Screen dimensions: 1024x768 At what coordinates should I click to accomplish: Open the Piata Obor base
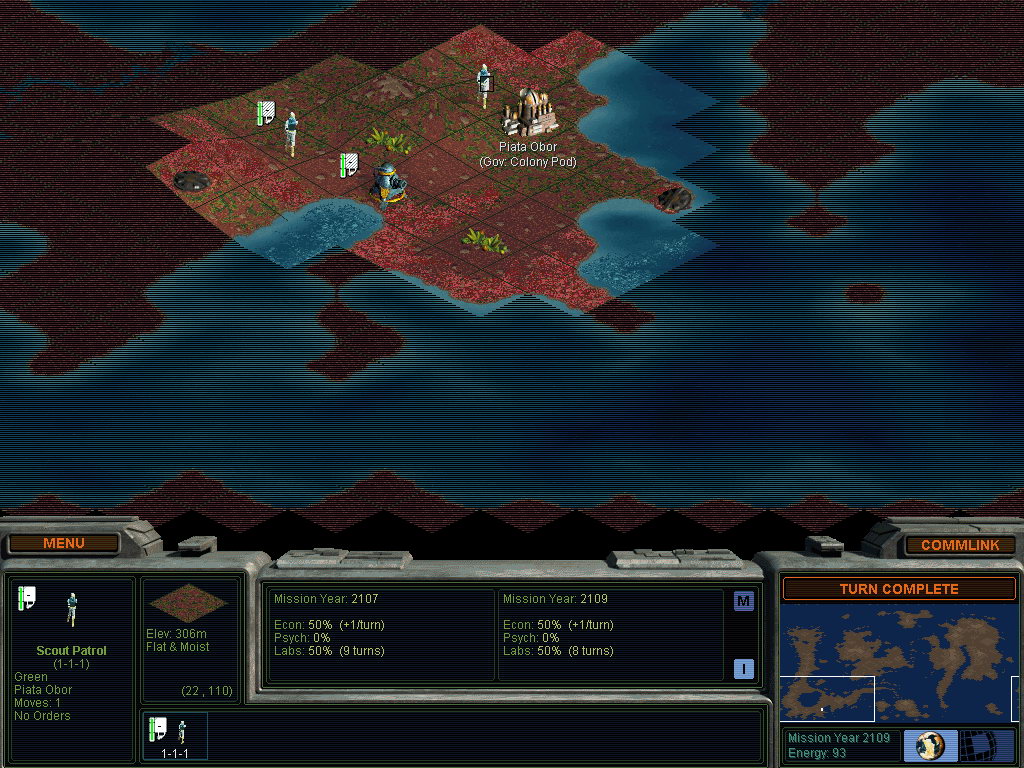pyautogui.click(x=528, y=112)
